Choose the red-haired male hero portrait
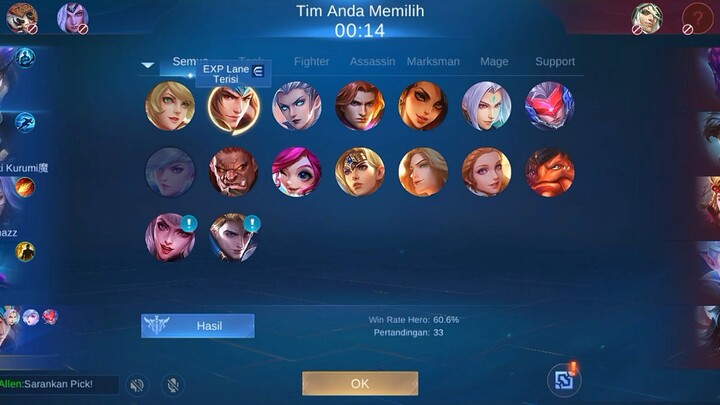720x405 pixels. [x=360, y=106]
